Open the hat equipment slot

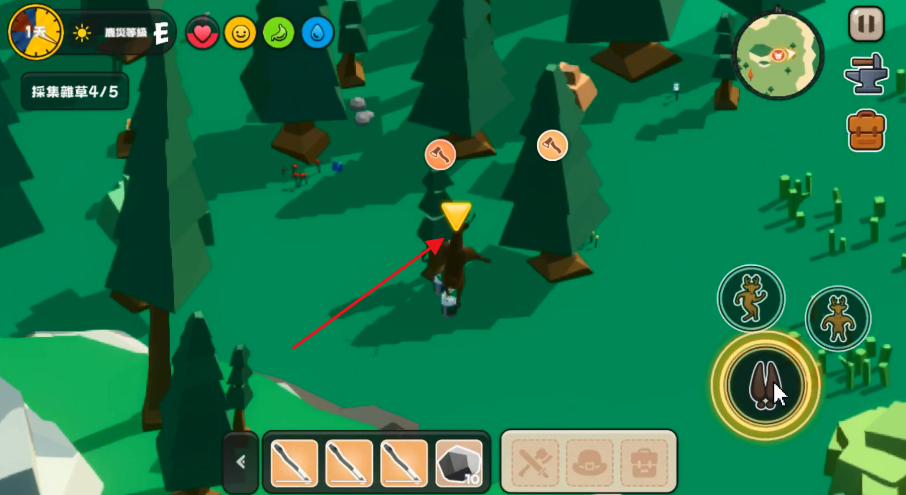(x=589, y=462)
